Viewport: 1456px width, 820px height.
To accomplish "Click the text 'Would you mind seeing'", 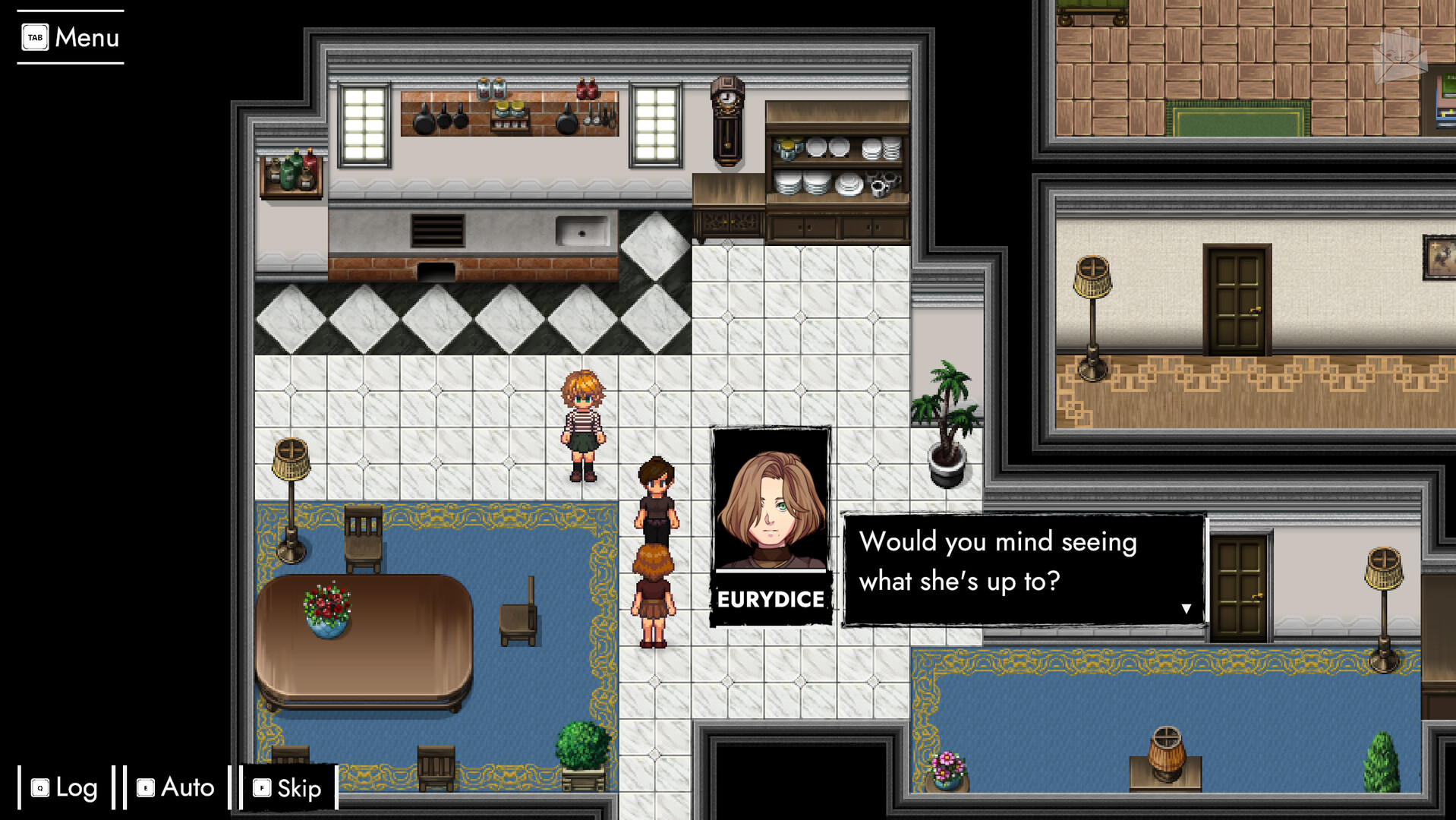I will 998,542.
